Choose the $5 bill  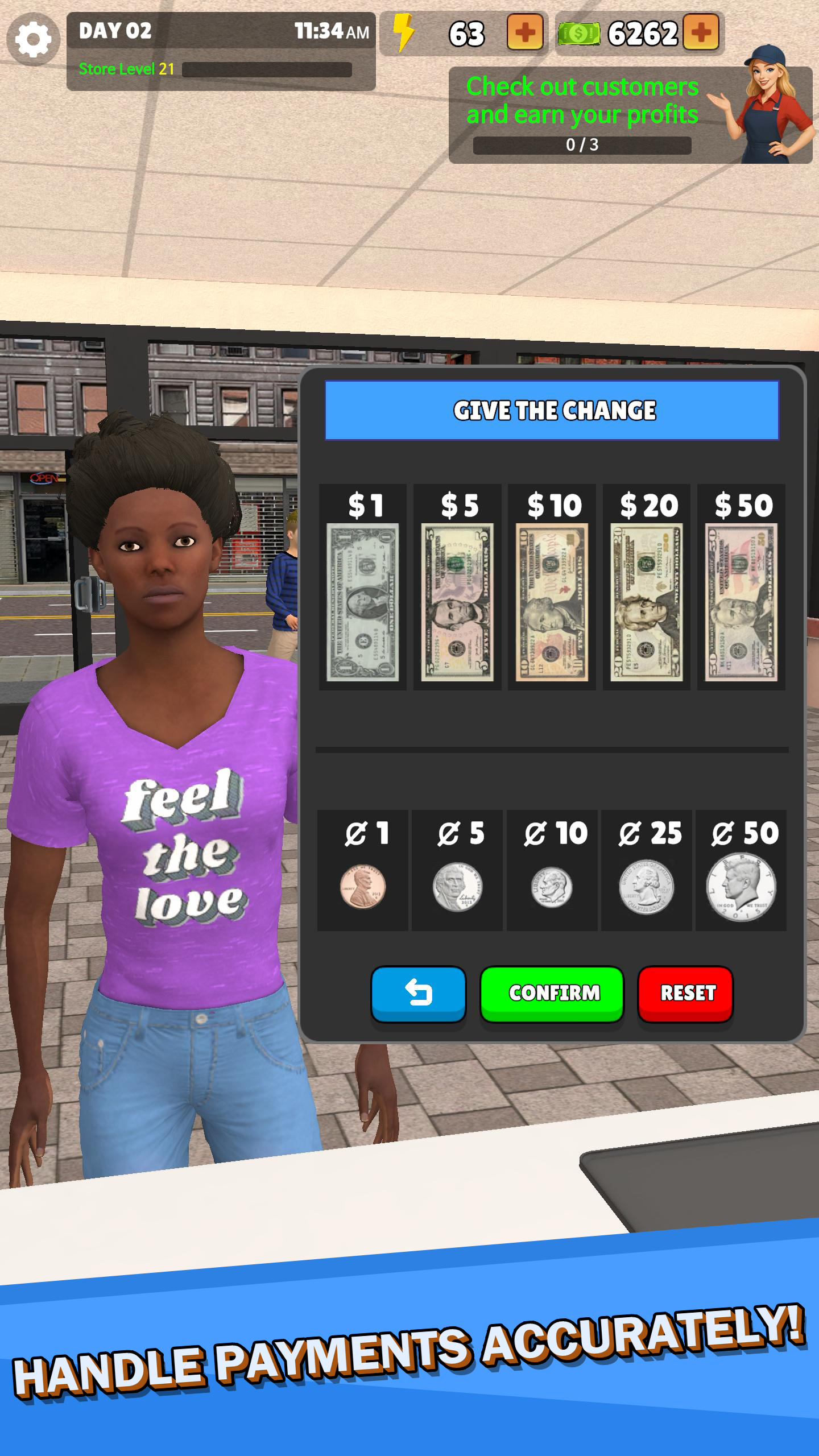tap(457, 588)
